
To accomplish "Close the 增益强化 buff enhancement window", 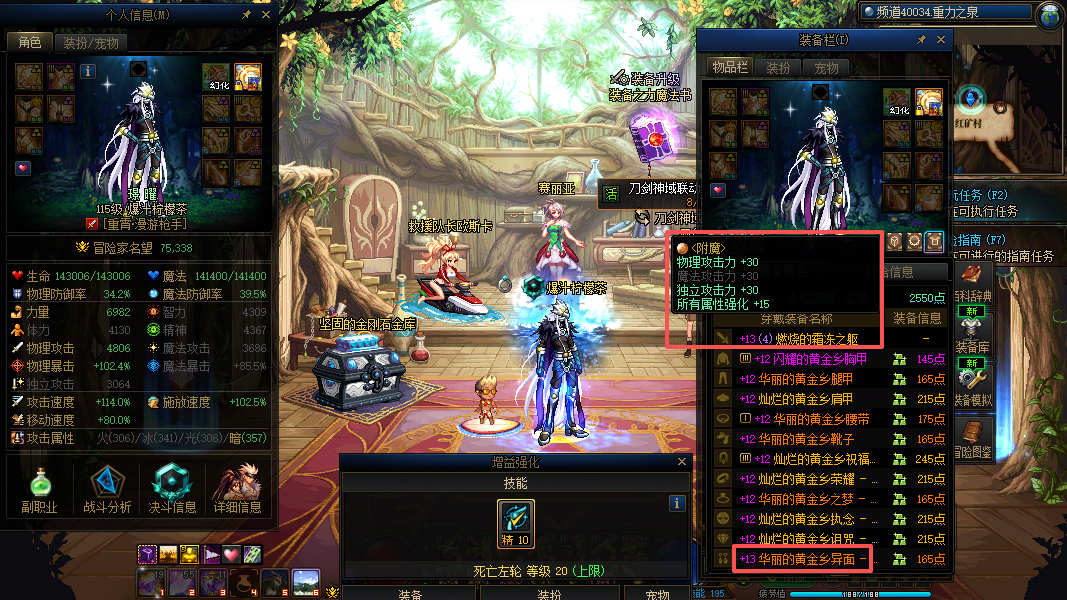I will click(683, 462).
